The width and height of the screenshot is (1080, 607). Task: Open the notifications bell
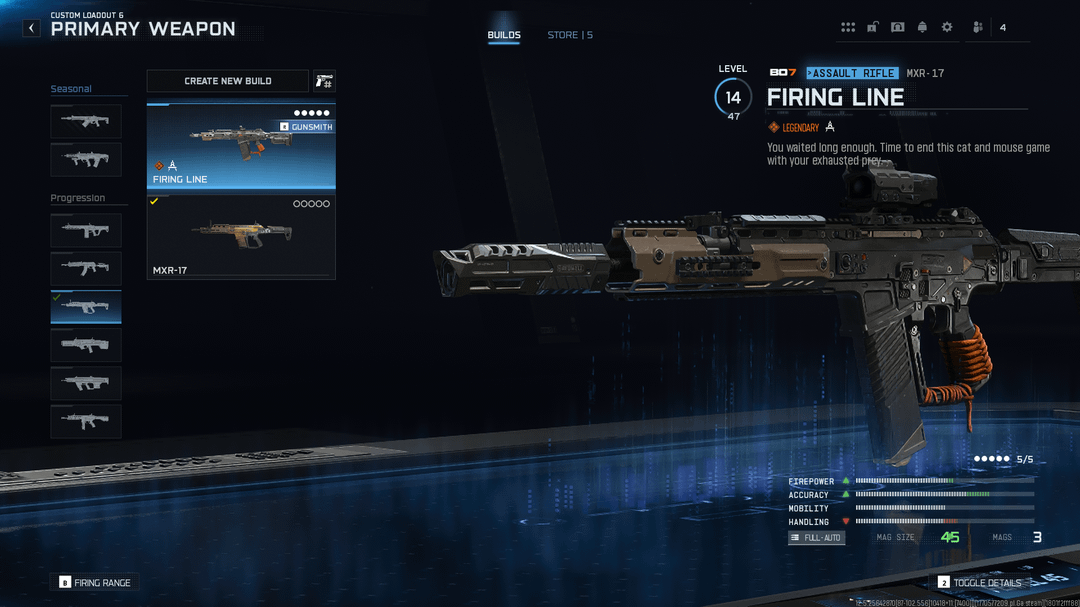[922, 28]
